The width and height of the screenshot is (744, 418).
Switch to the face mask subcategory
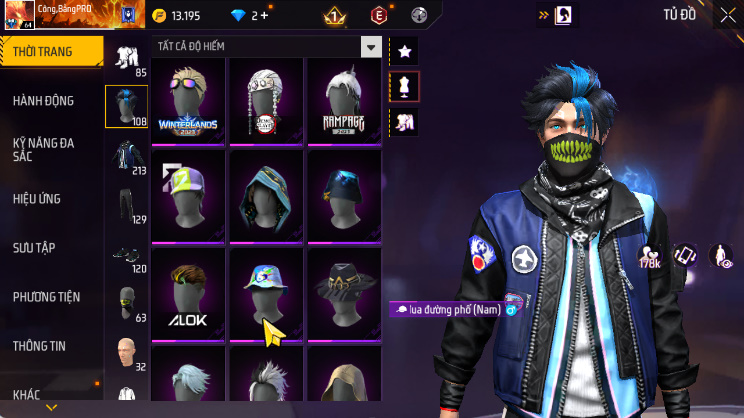[127, 303]
